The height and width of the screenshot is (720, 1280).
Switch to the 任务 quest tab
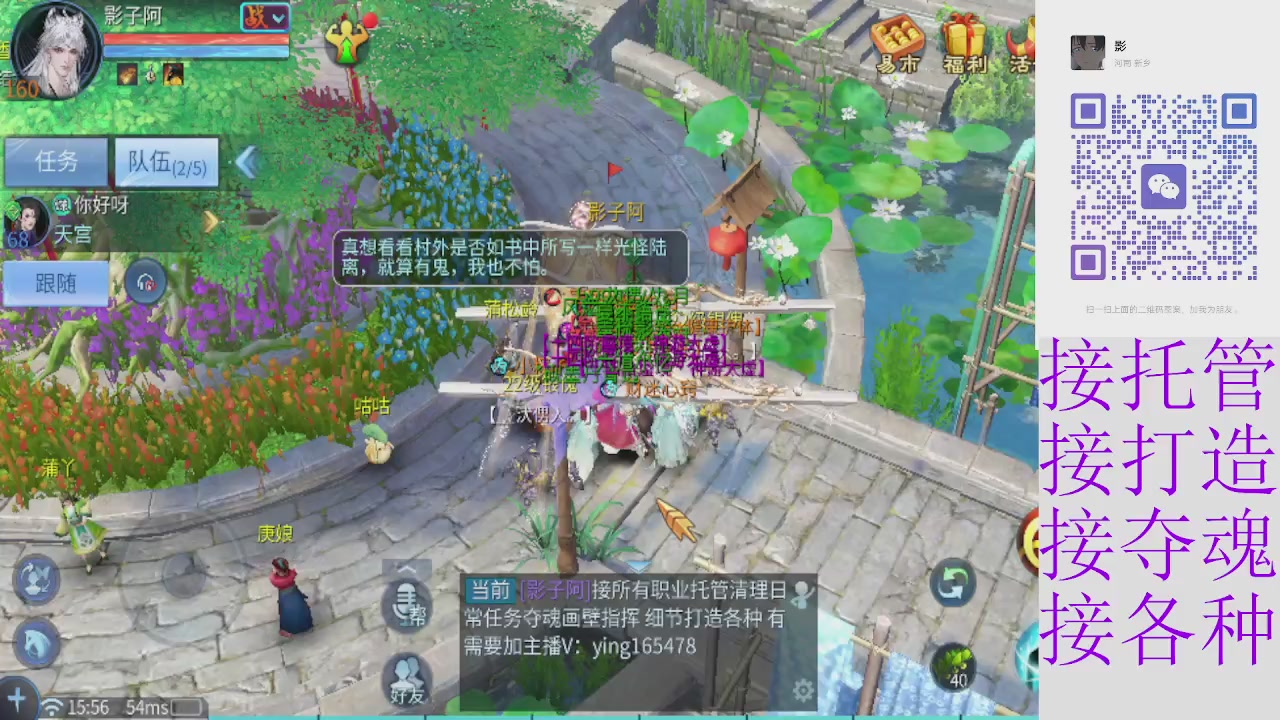click(x=55, y=163)
